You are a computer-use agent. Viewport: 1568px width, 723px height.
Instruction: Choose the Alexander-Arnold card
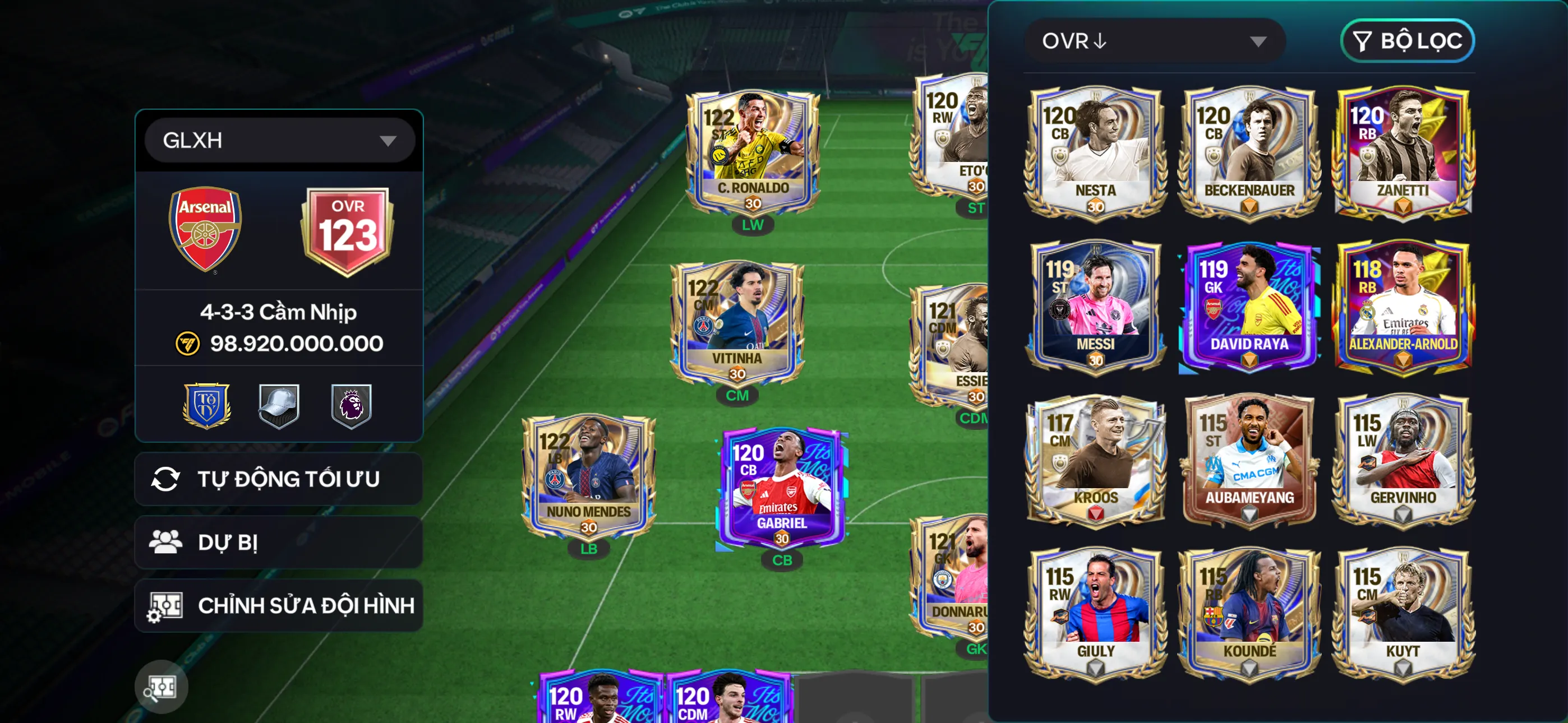(1403, 306)
